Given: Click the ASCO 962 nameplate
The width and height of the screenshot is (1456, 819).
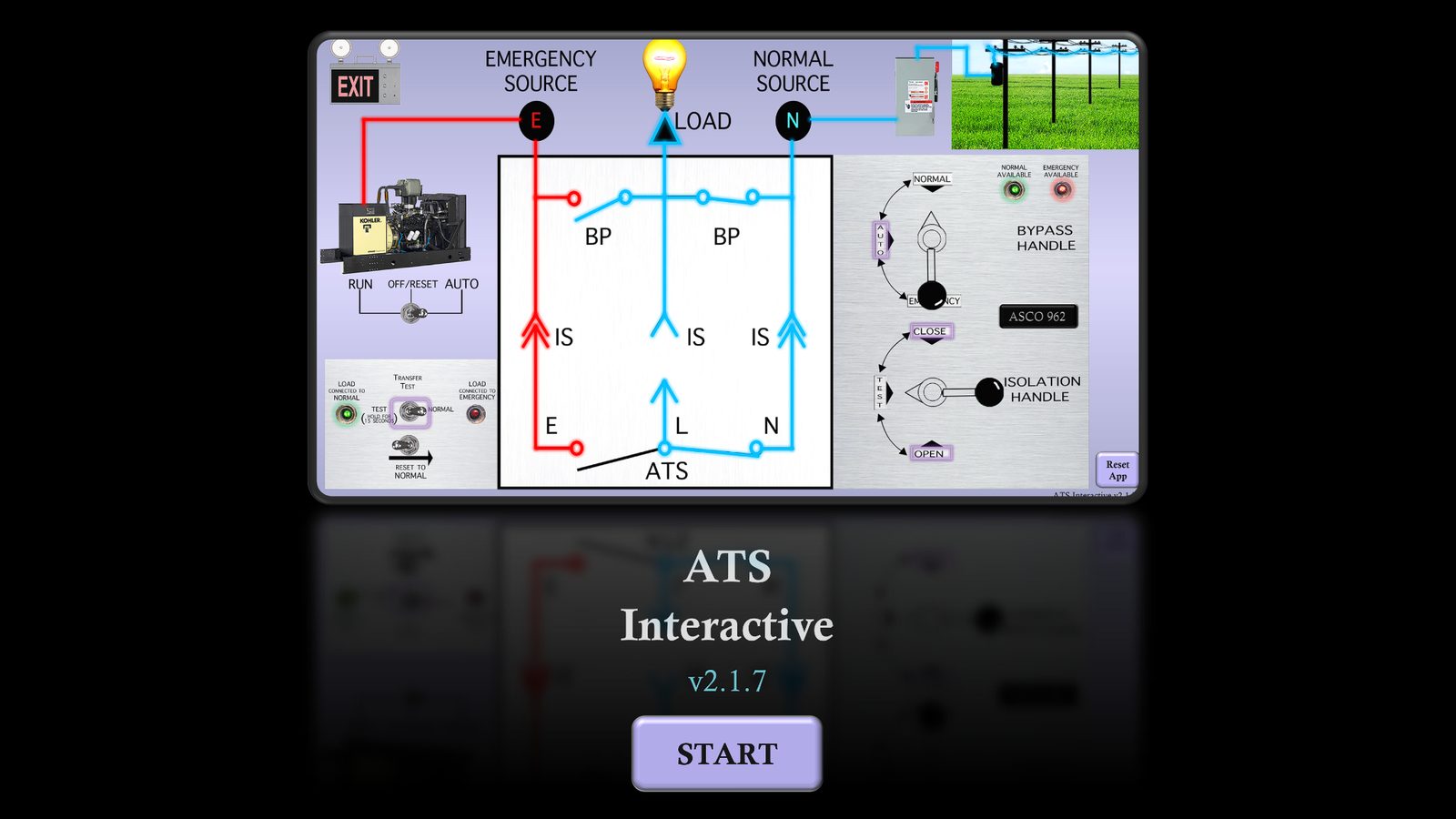Looking at the screenshot, I should point(1037,317).
